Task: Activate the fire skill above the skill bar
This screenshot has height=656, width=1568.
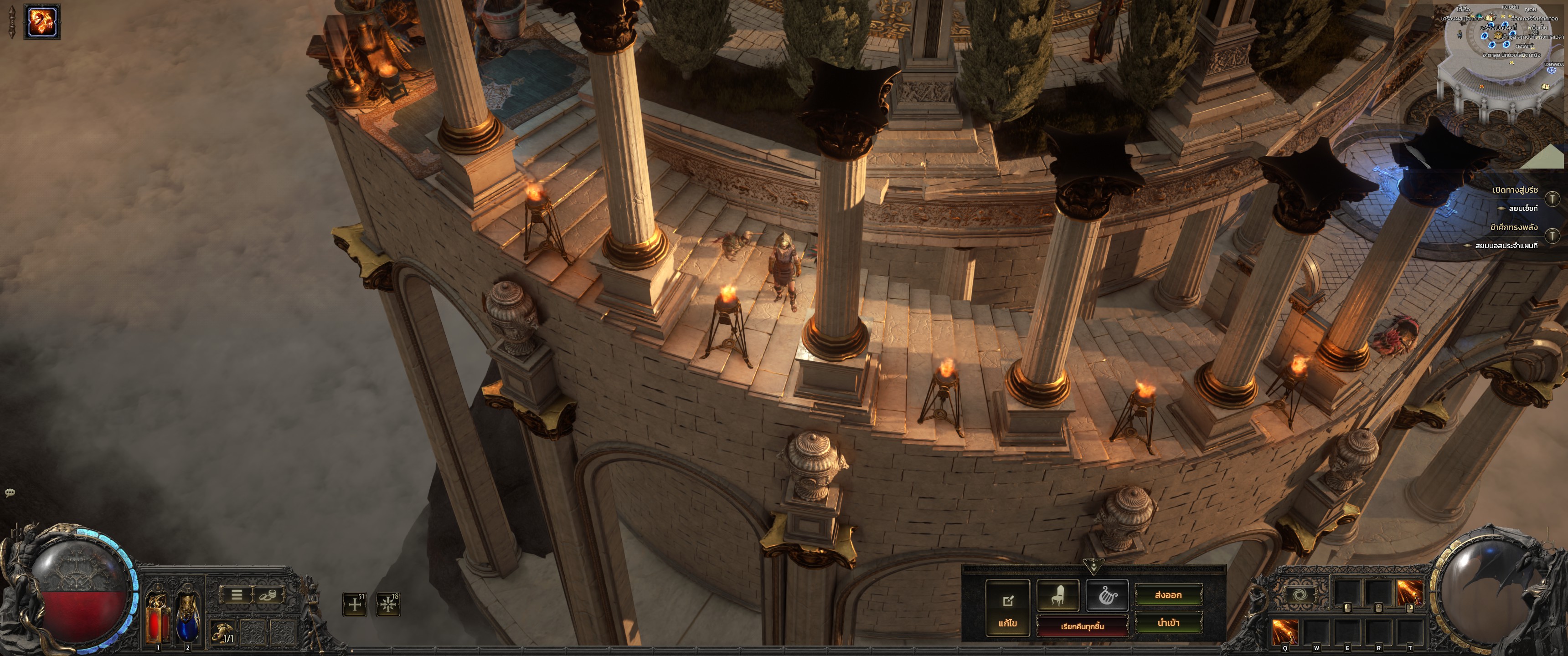Action: click(x=1409, y=592)
